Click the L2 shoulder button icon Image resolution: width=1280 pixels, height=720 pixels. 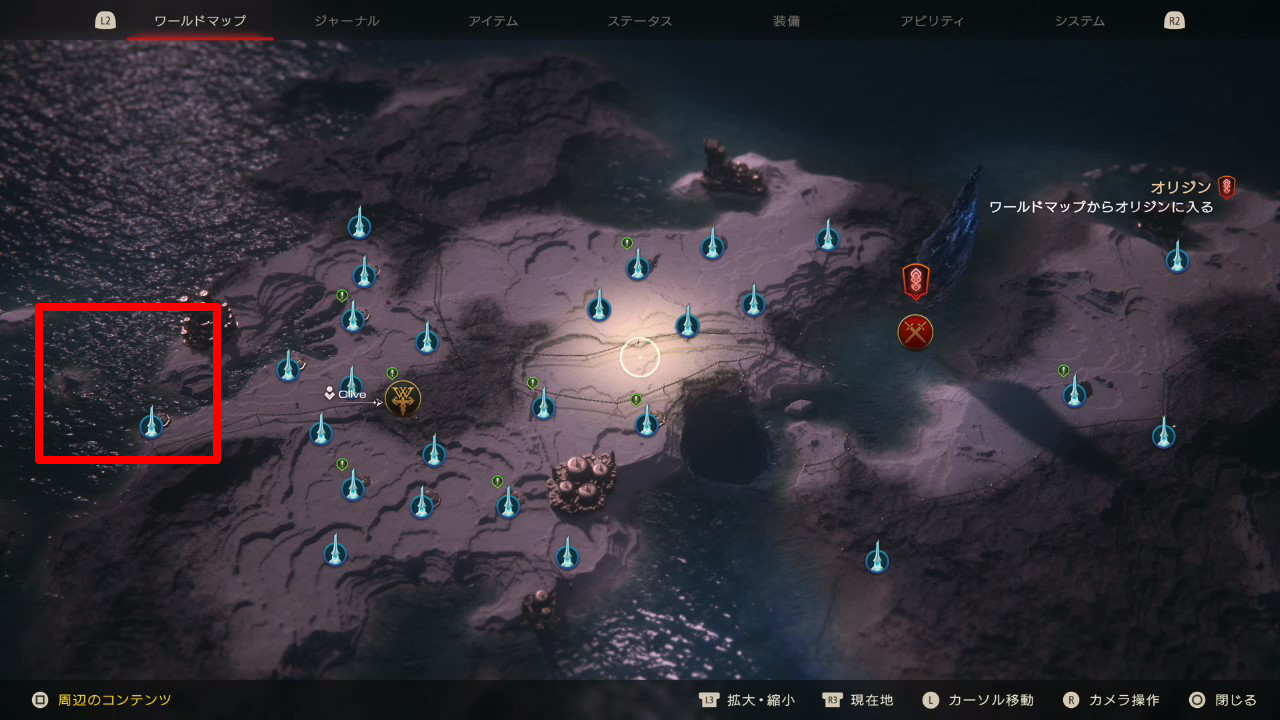(104, 18)
